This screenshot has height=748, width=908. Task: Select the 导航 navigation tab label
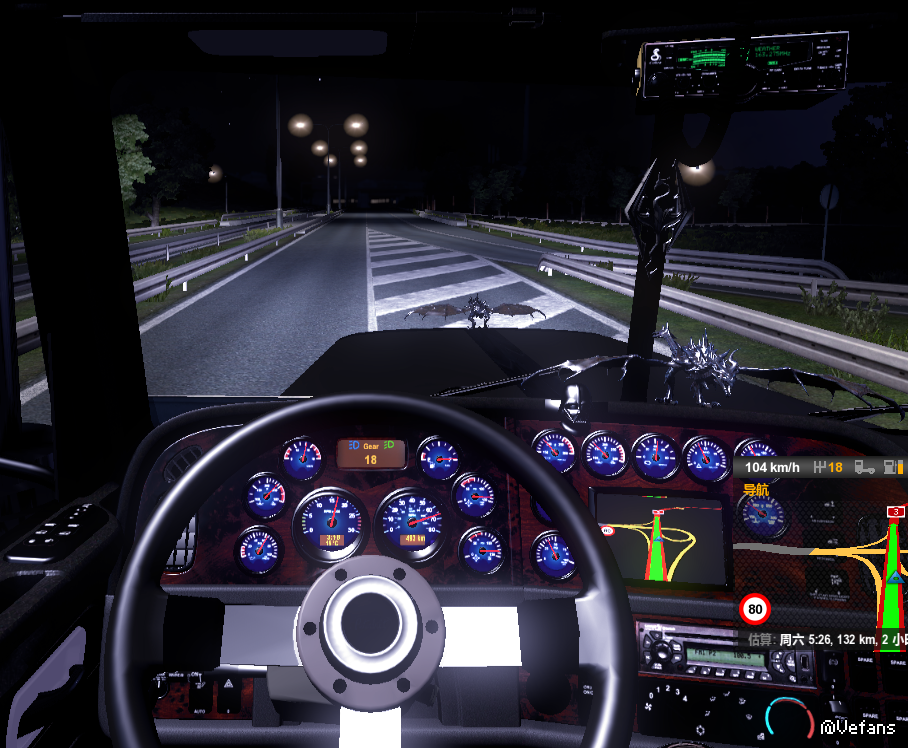(755, 490)
